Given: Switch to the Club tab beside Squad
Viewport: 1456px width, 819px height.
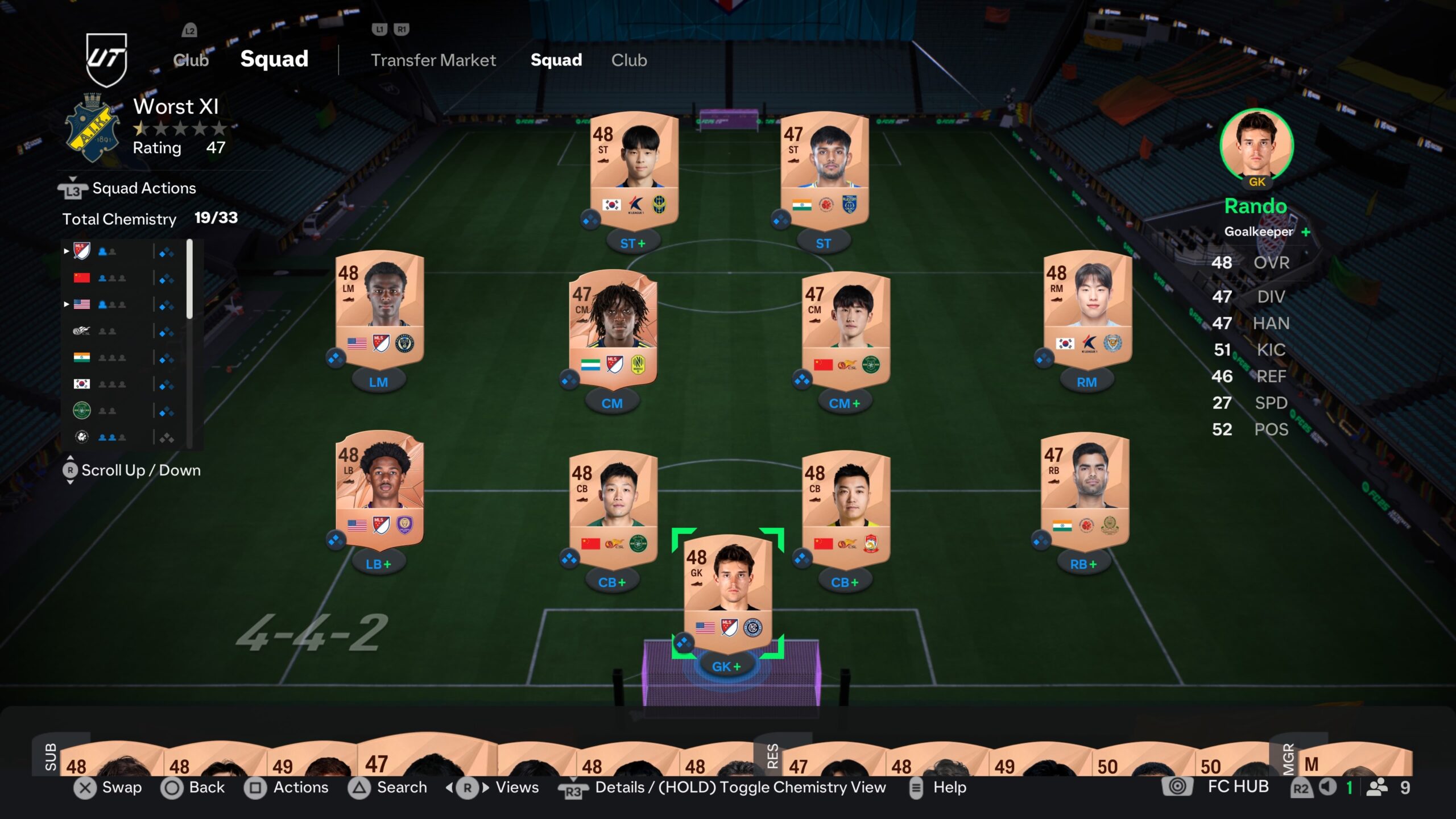Looking at the screenshot, I should point(628,60).
